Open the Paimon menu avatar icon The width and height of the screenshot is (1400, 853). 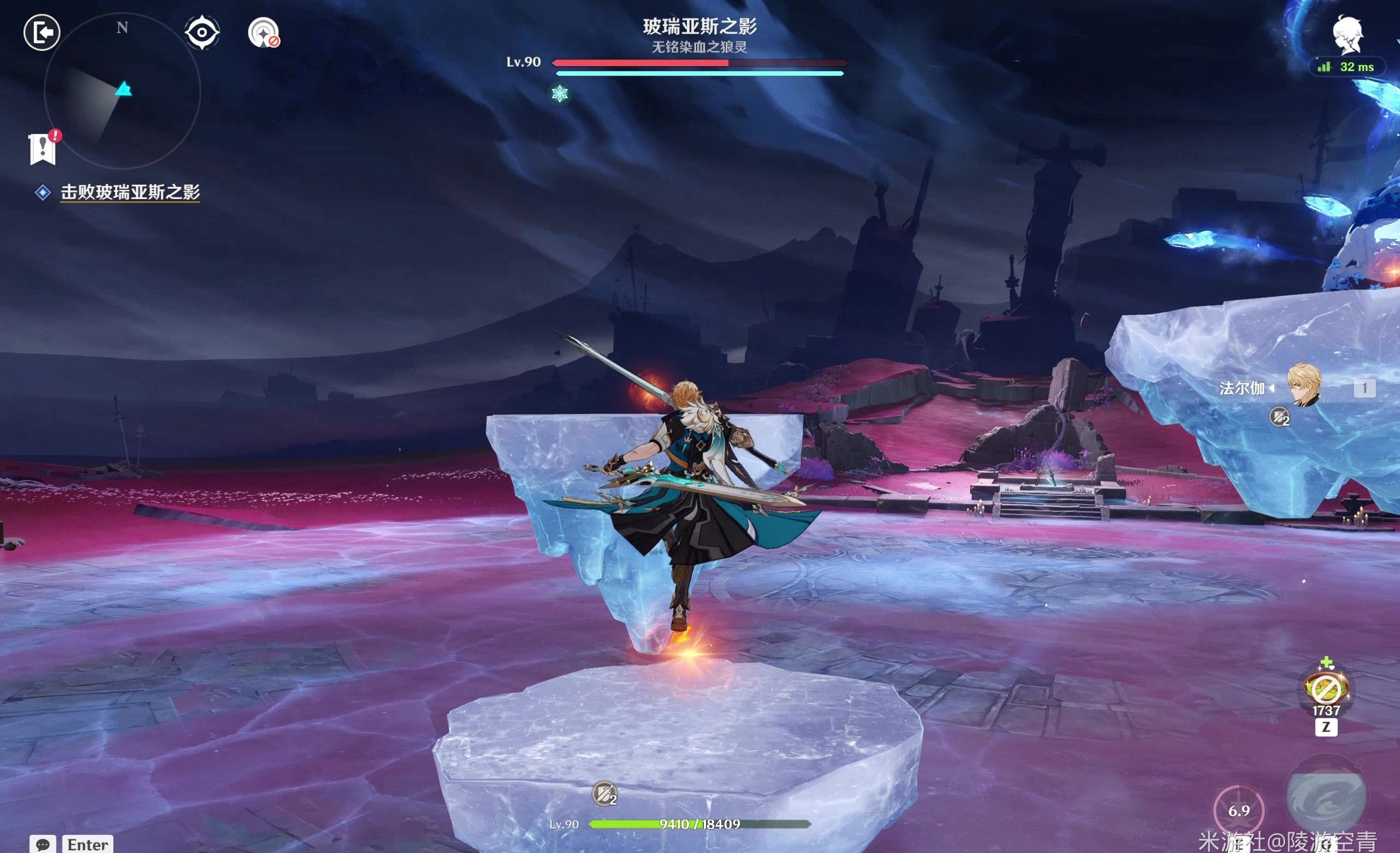tap(1347, 34)
